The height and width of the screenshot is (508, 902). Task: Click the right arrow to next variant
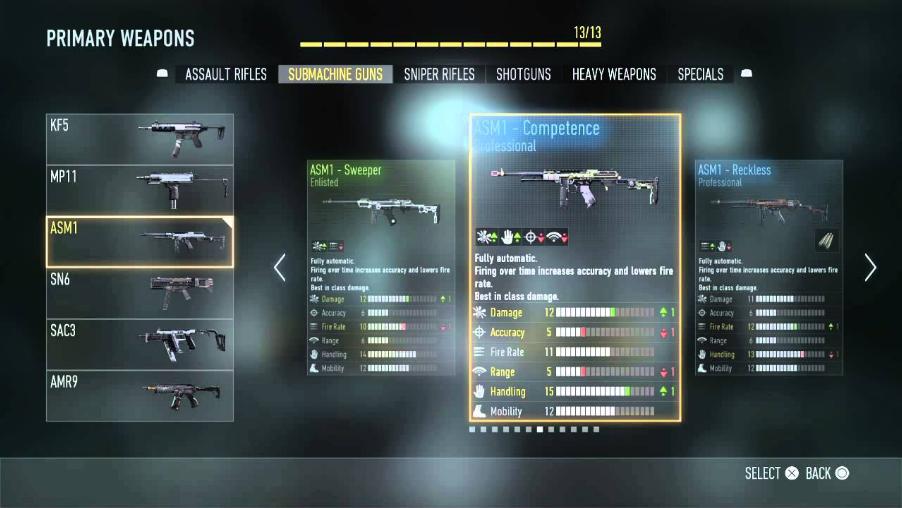coord(870,267)
